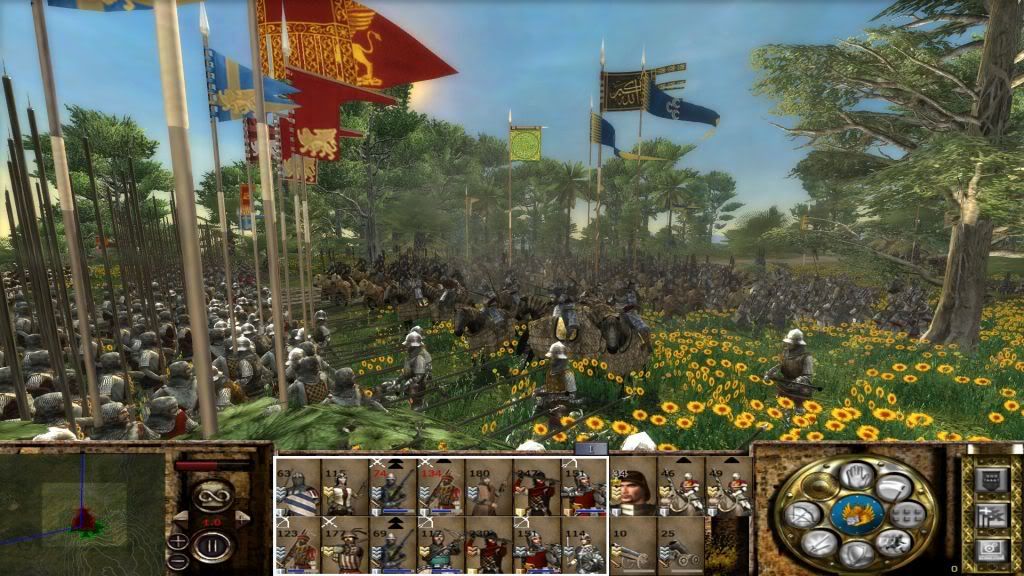Select the unit card with 63 men
Viewport: 1024px width, 576px height.
[298, 488]
